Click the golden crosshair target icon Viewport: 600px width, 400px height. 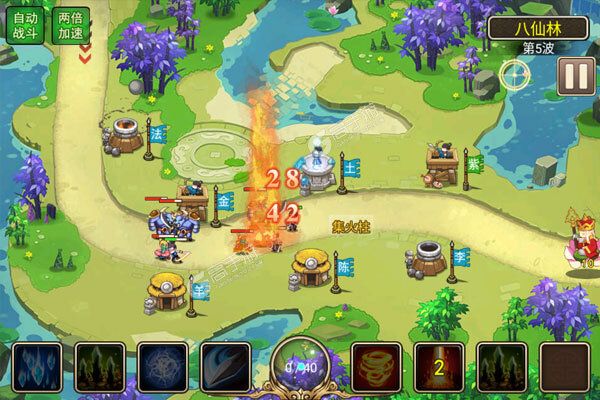(516, 73)
